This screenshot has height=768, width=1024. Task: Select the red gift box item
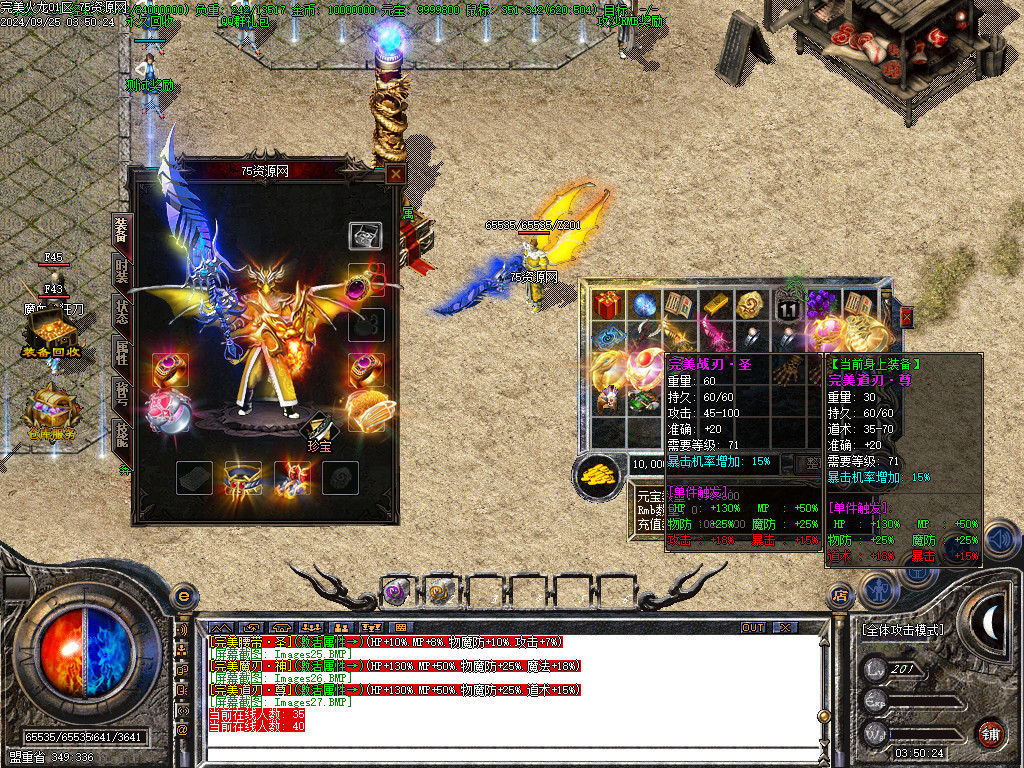pyautogui.click(x=607, y=304)
